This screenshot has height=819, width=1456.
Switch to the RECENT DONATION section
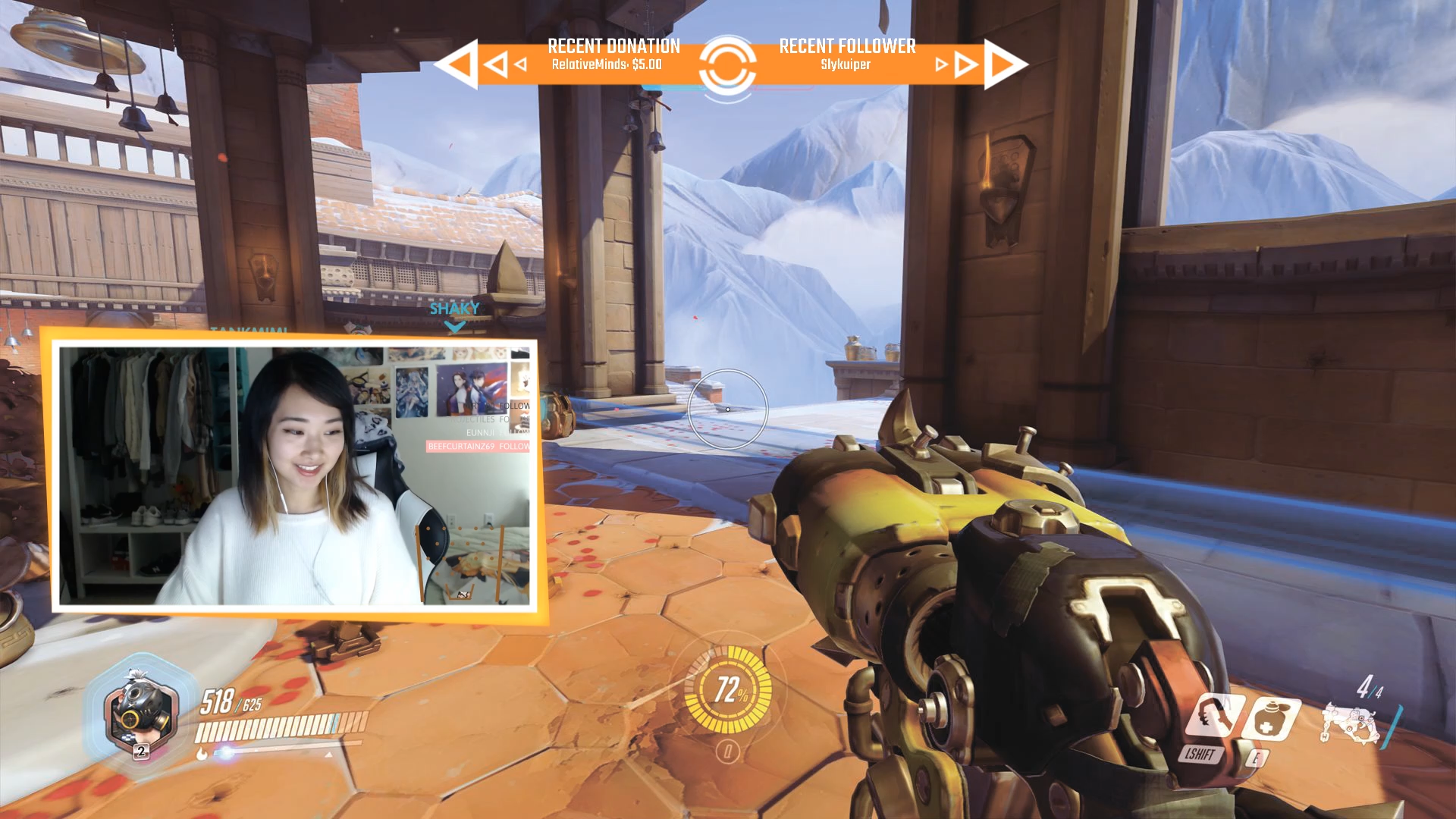614,46
